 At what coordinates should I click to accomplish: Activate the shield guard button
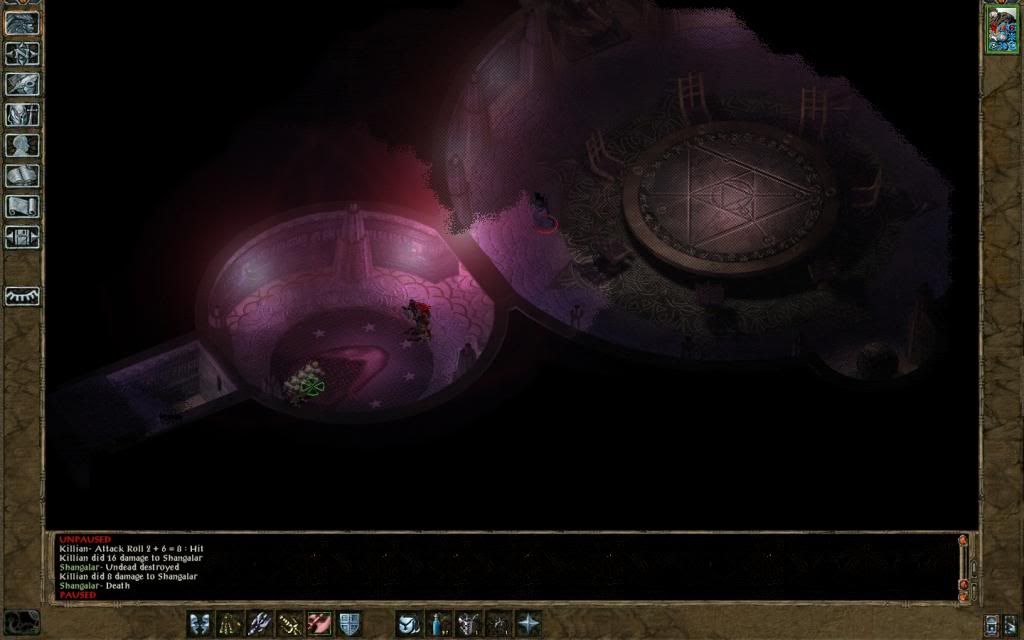(x=349, y=624)
